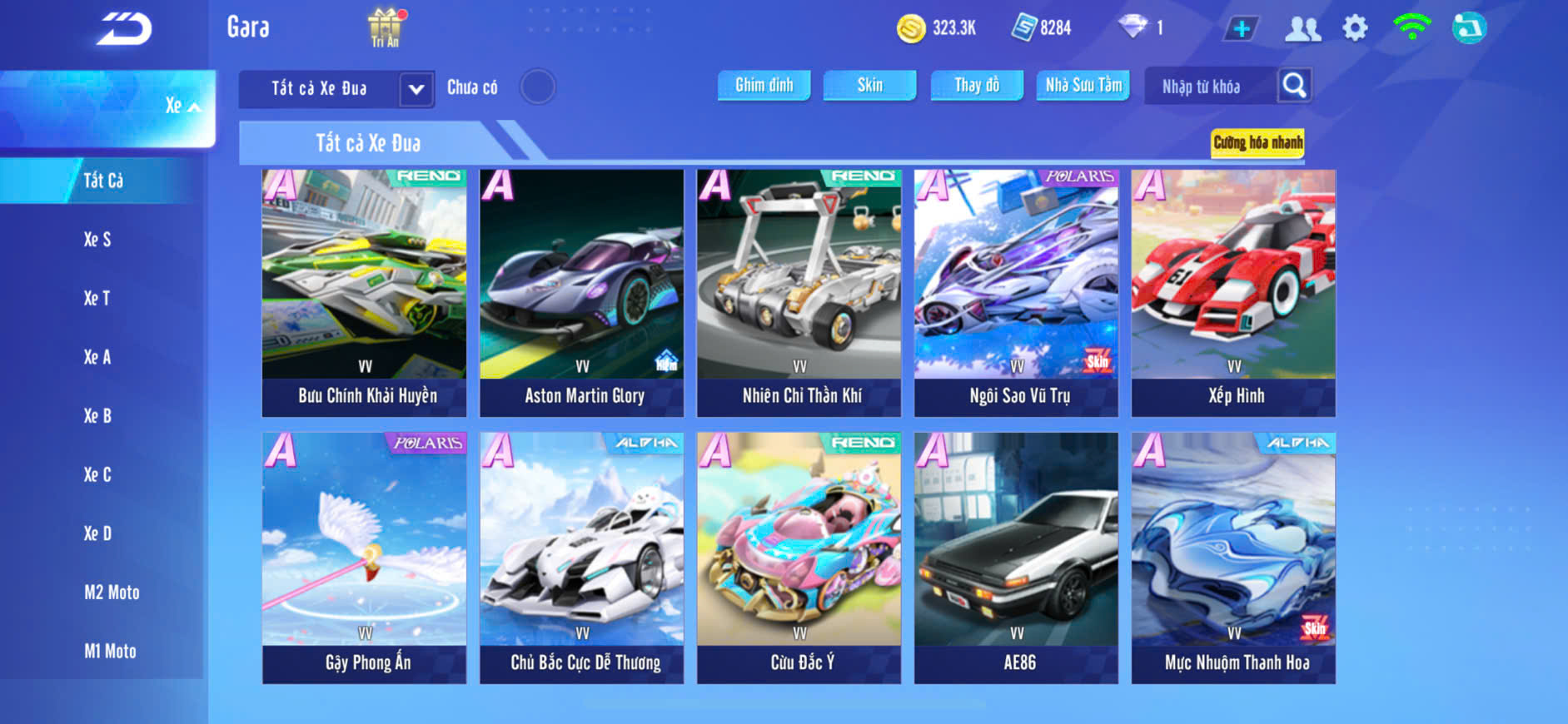This screenshot has height=724, width=1568.
Task: Click the magnifying glass search button
Action: [x=1294, y=85]
